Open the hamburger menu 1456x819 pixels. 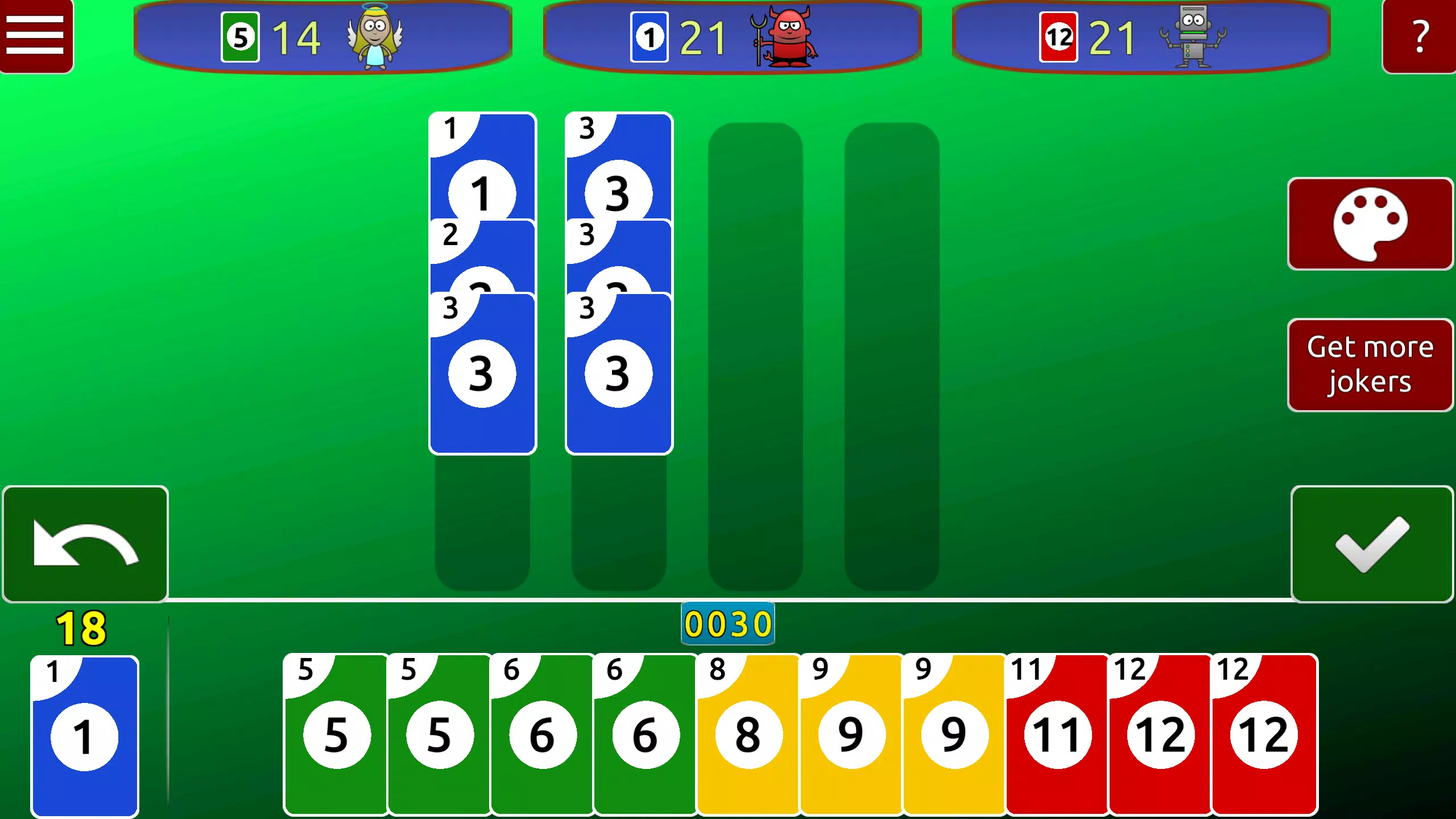coord(36,35)
